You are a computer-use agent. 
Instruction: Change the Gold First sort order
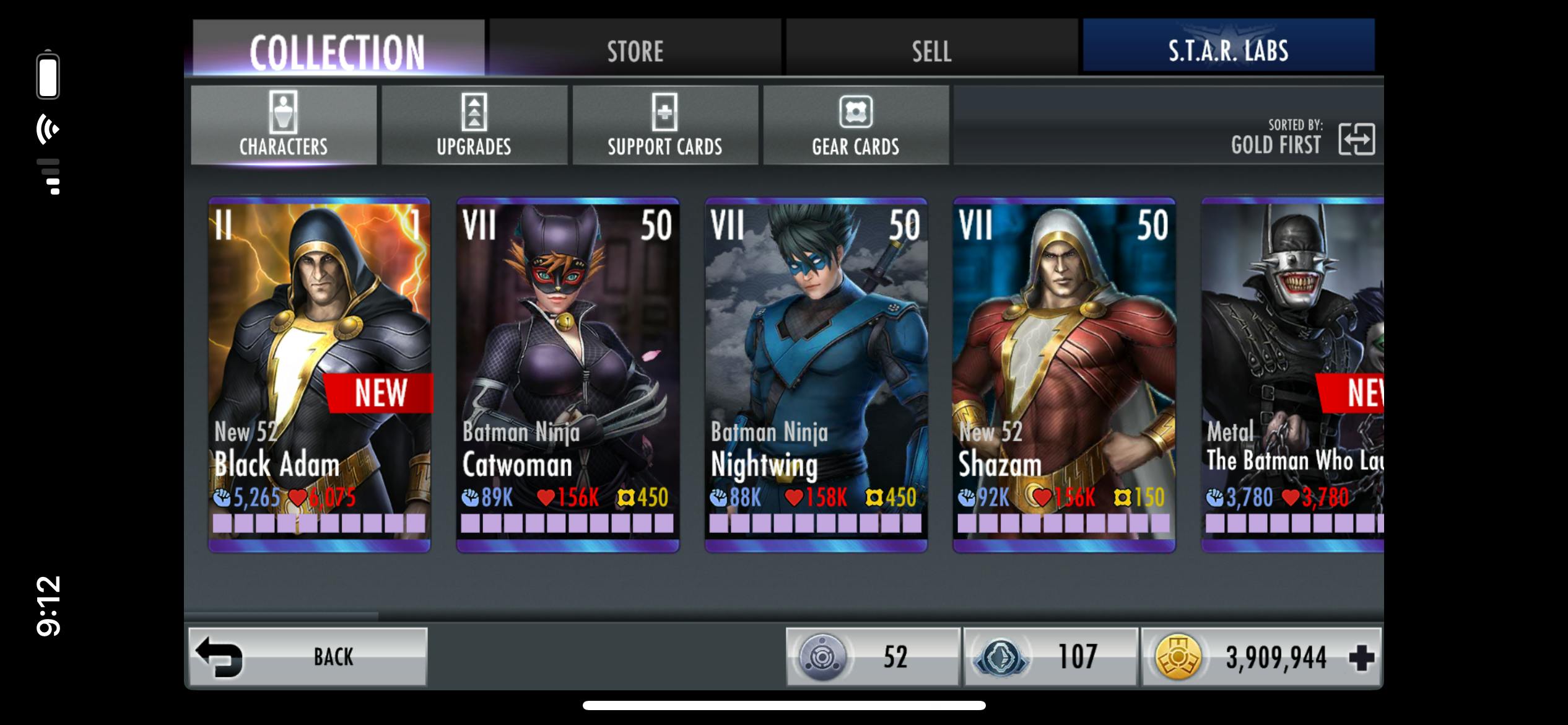[1356, 138]
